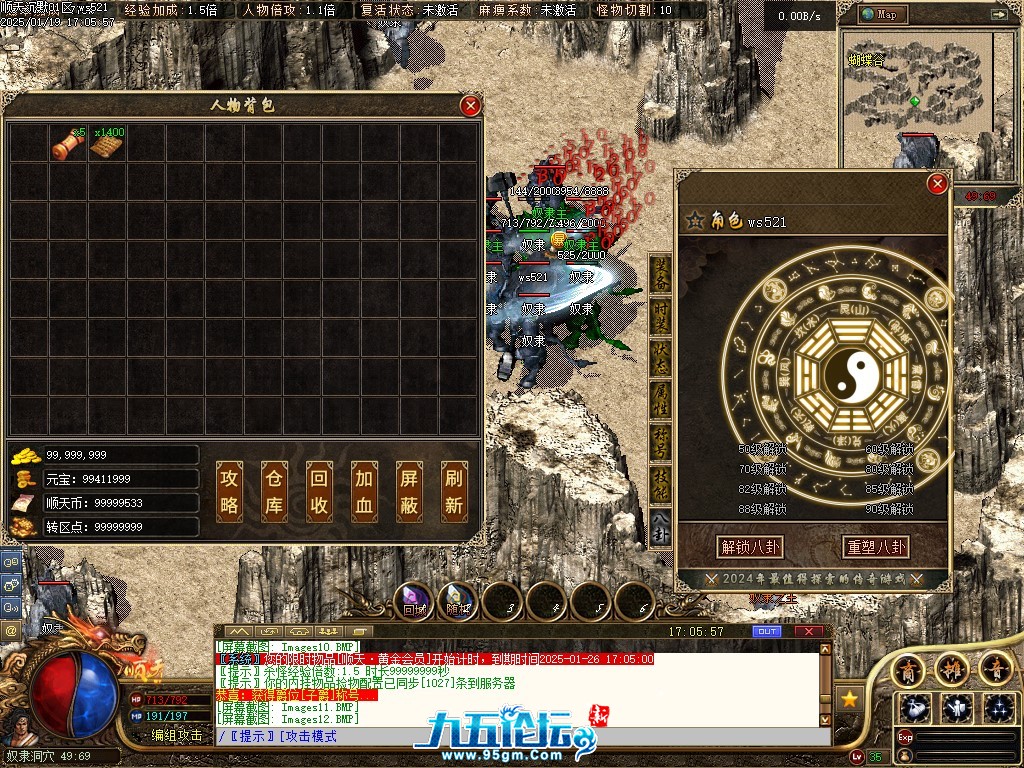Select the x1400 yellow scroll stack

[105, 144]
